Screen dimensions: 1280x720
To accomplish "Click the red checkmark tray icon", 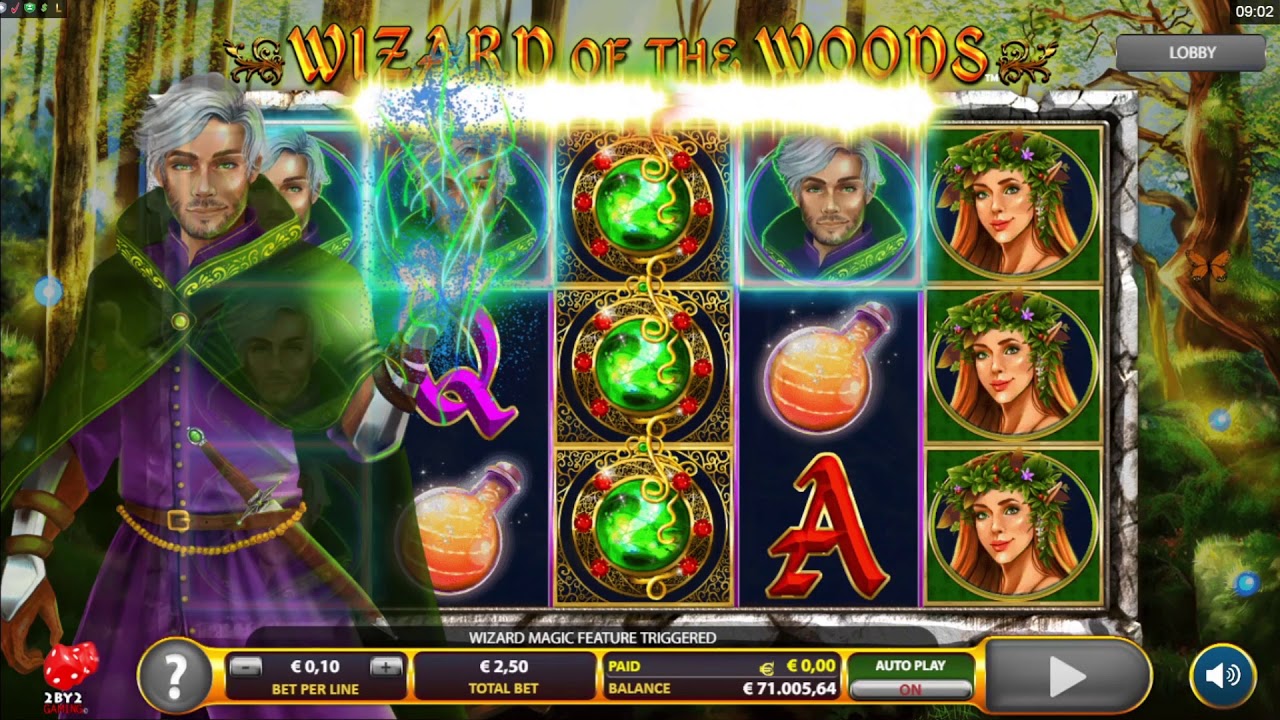I will click(15, 8).
